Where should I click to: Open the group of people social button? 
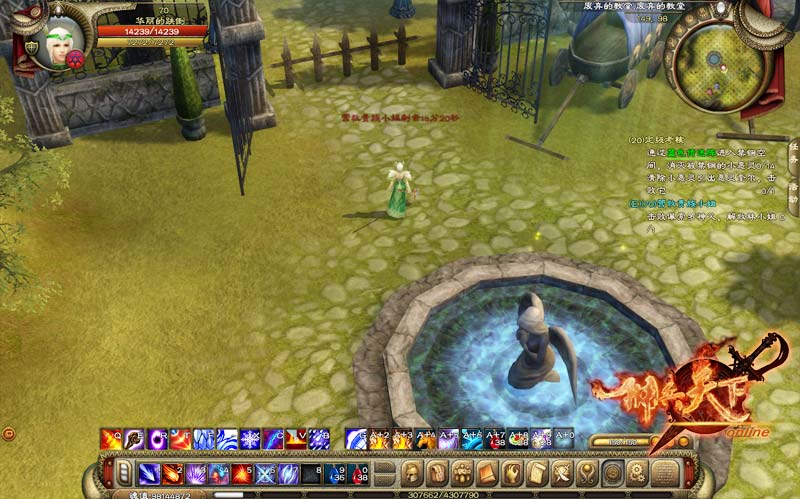point(462,472)
